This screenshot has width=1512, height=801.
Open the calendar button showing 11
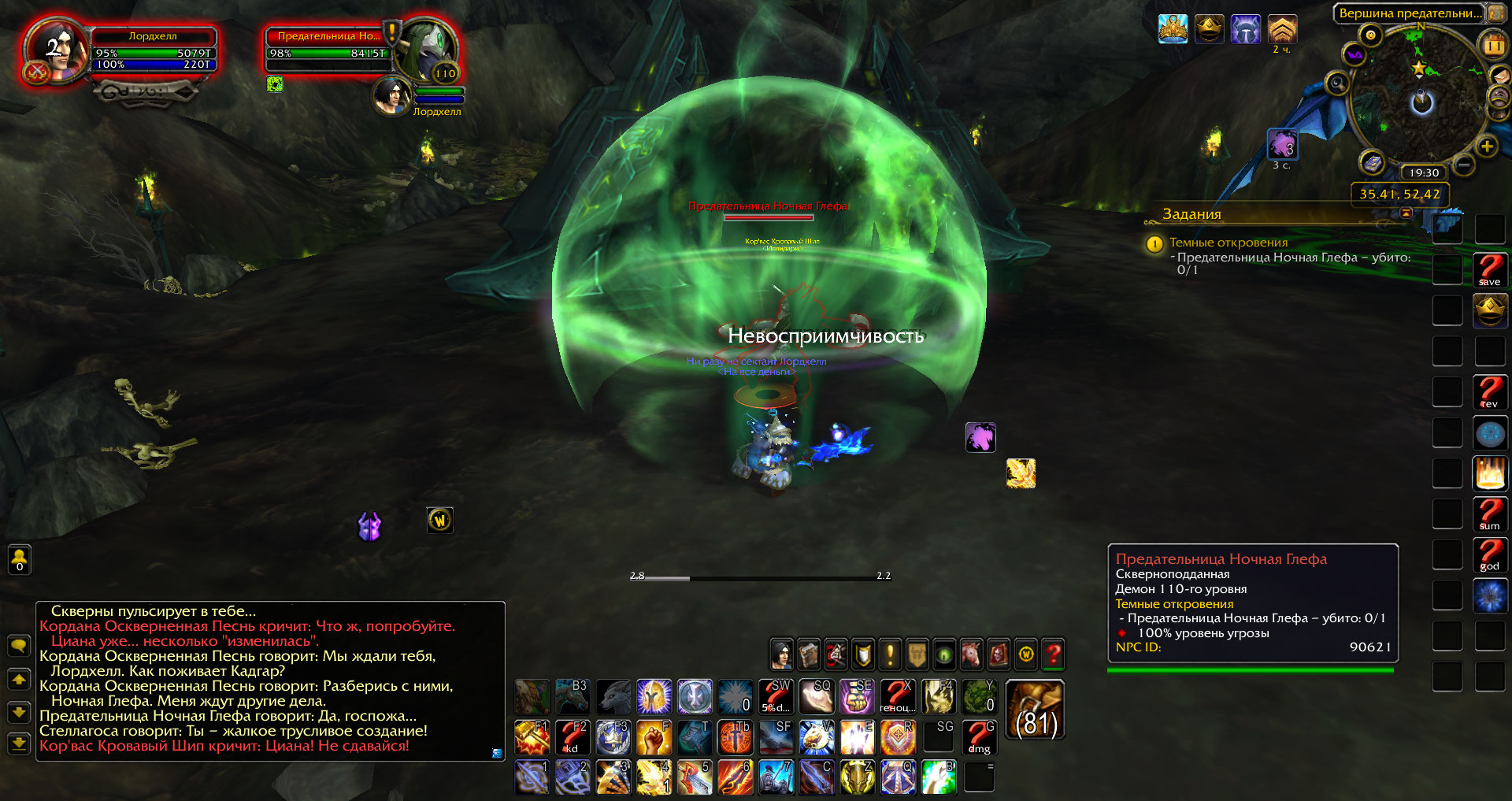pos(1493,46)
